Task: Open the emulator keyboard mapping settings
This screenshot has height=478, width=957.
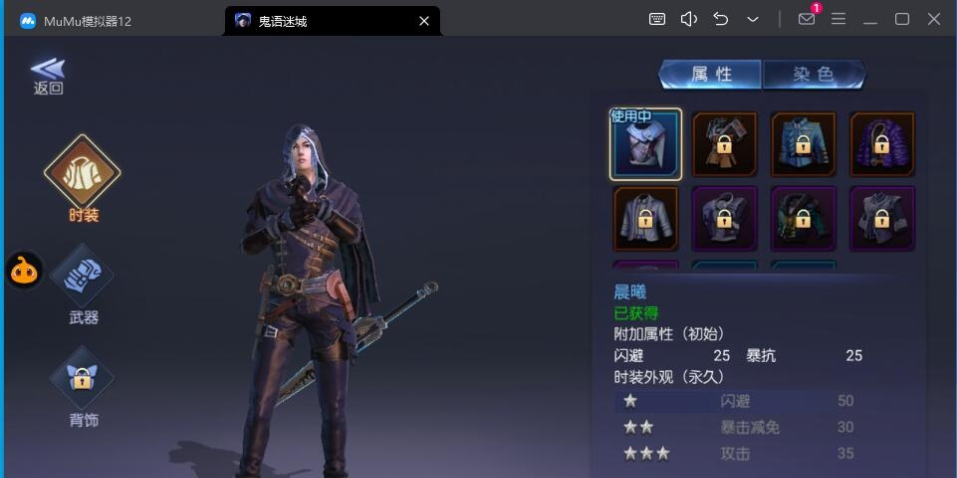Action: coord(657,19)
